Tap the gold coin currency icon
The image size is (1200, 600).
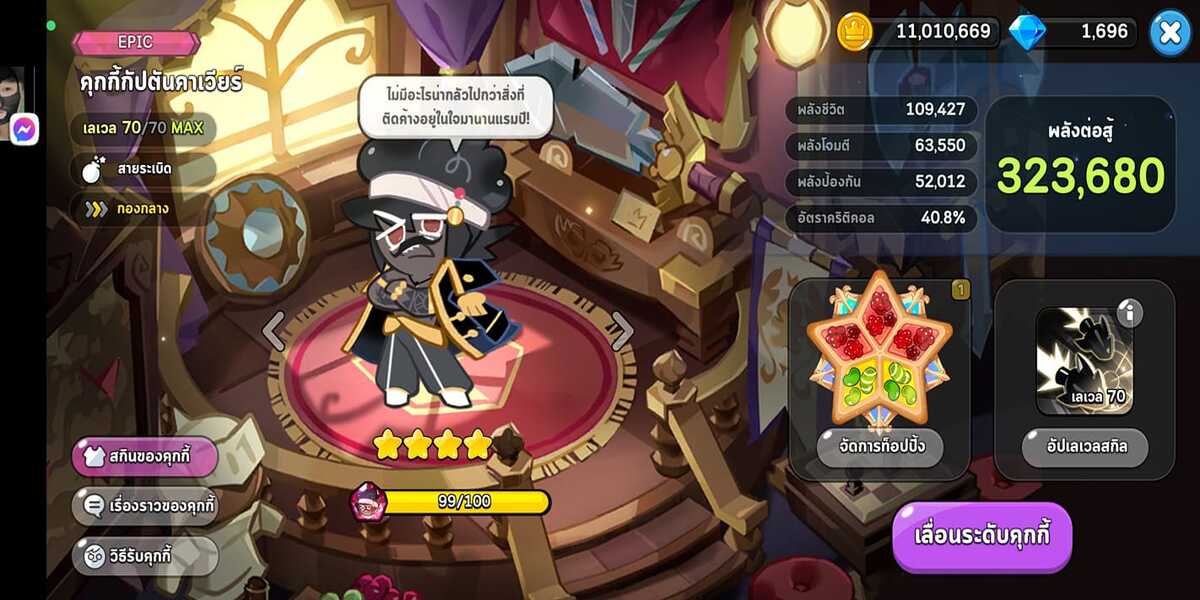(855, 31)
